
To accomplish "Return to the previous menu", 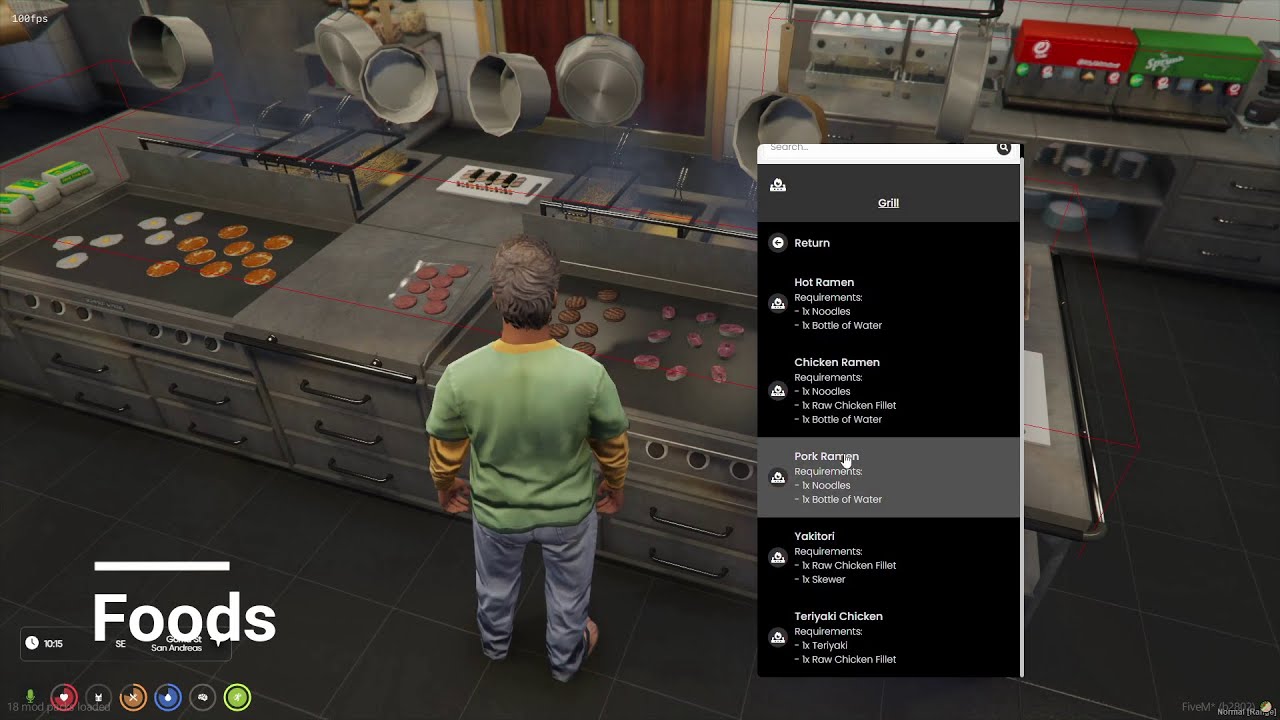I will click(x=811, y=243).
